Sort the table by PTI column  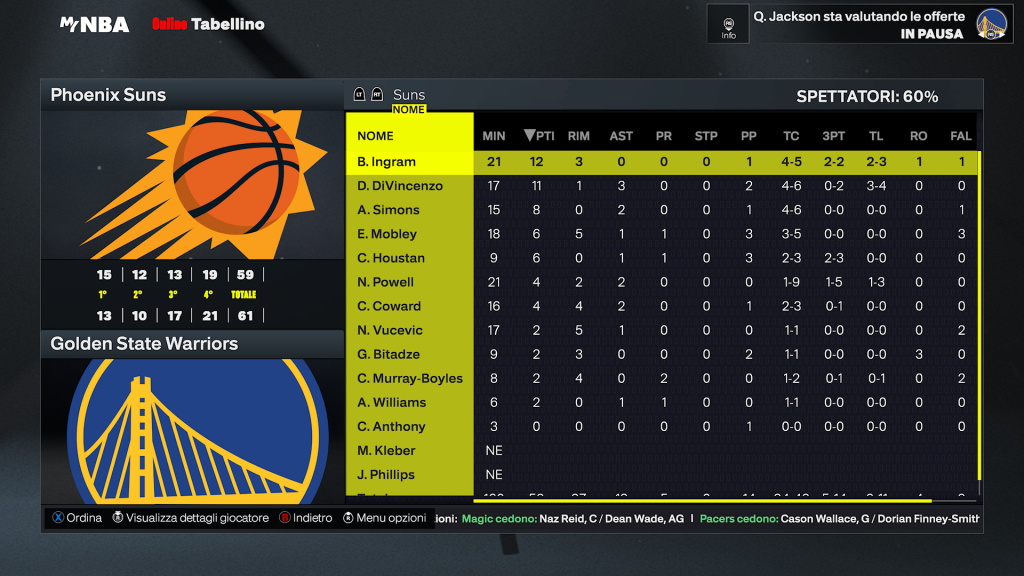[539, 136]
